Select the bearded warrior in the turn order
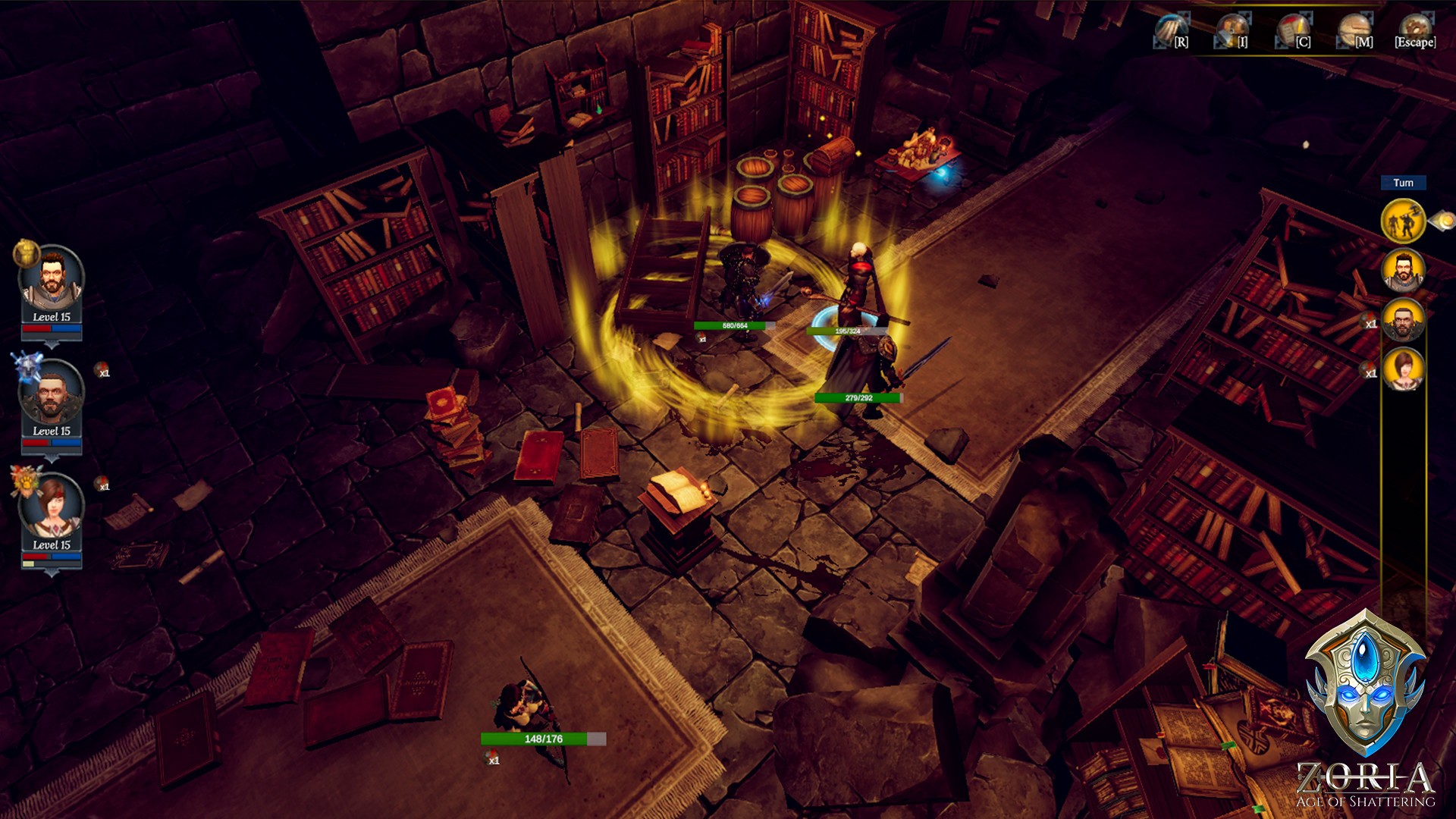The image size is (1456, 819). (x=1402, y=270)
